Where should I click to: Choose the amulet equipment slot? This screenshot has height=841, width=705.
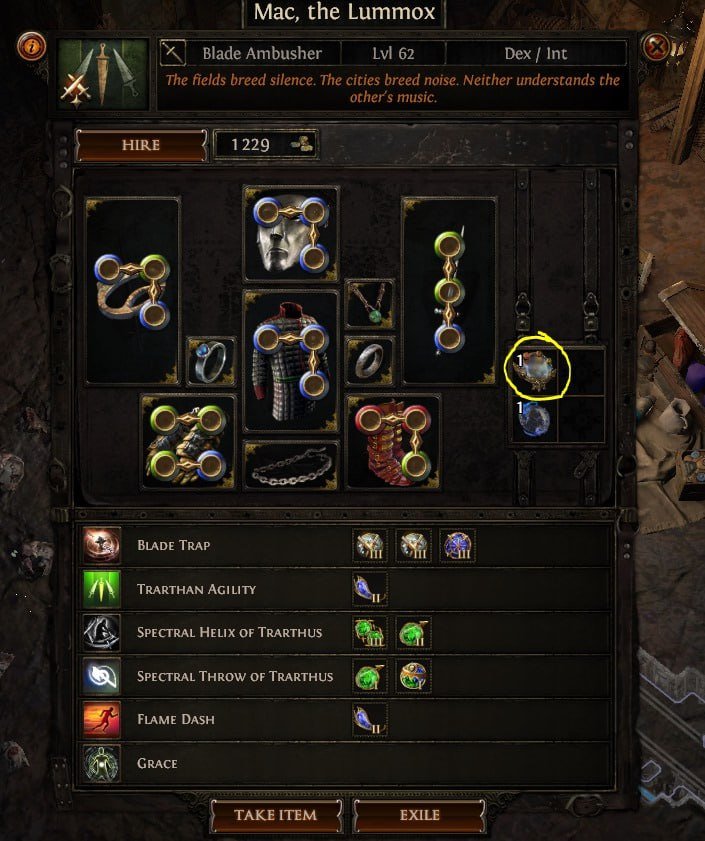tap(370, 303)
